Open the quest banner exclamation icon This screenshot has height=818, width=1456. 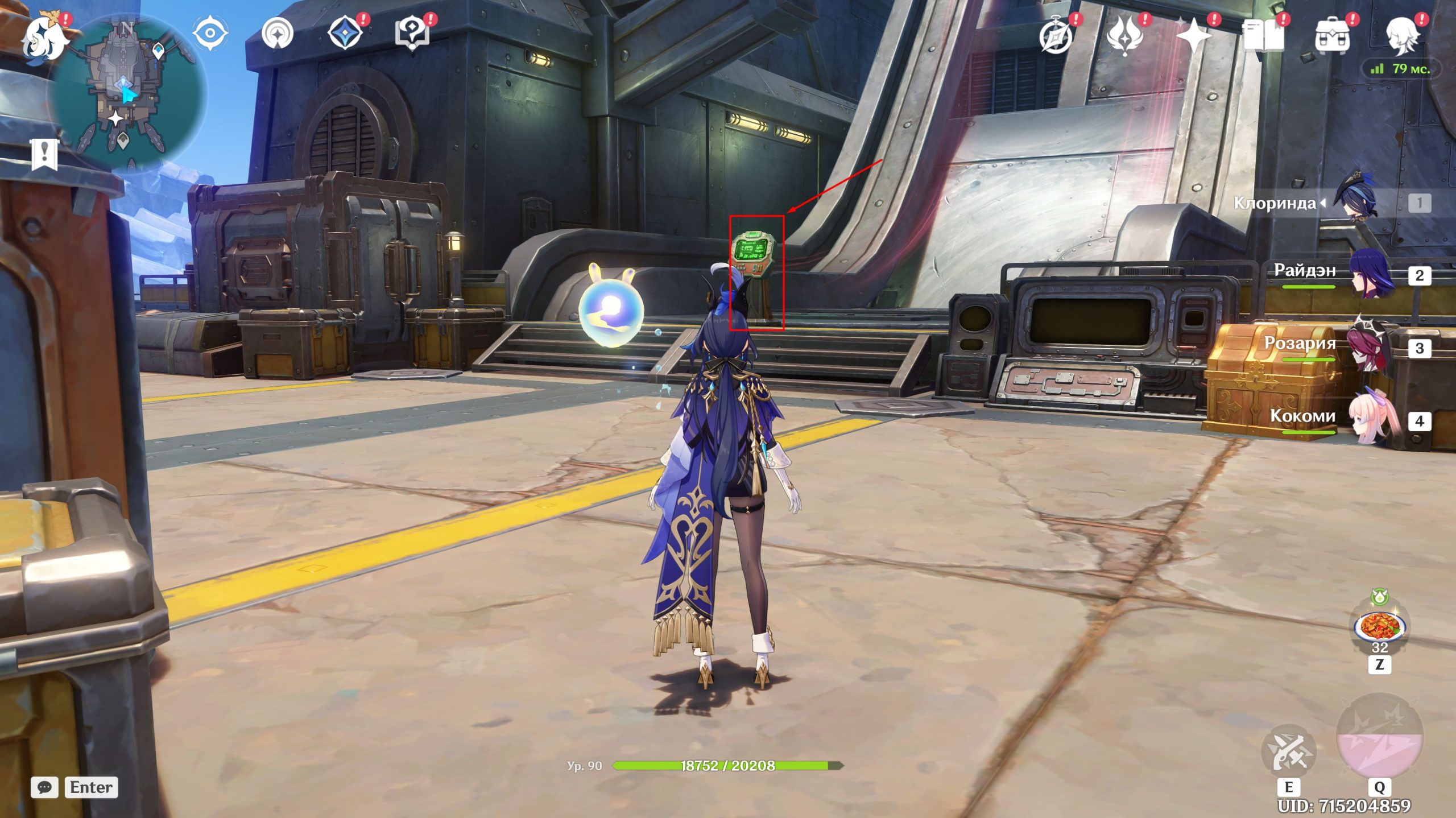(44, 154)
